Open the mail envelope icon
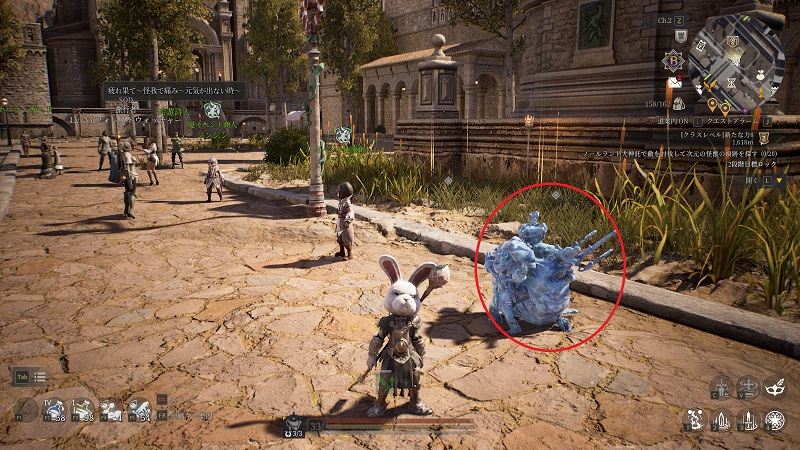 point(675,82)
